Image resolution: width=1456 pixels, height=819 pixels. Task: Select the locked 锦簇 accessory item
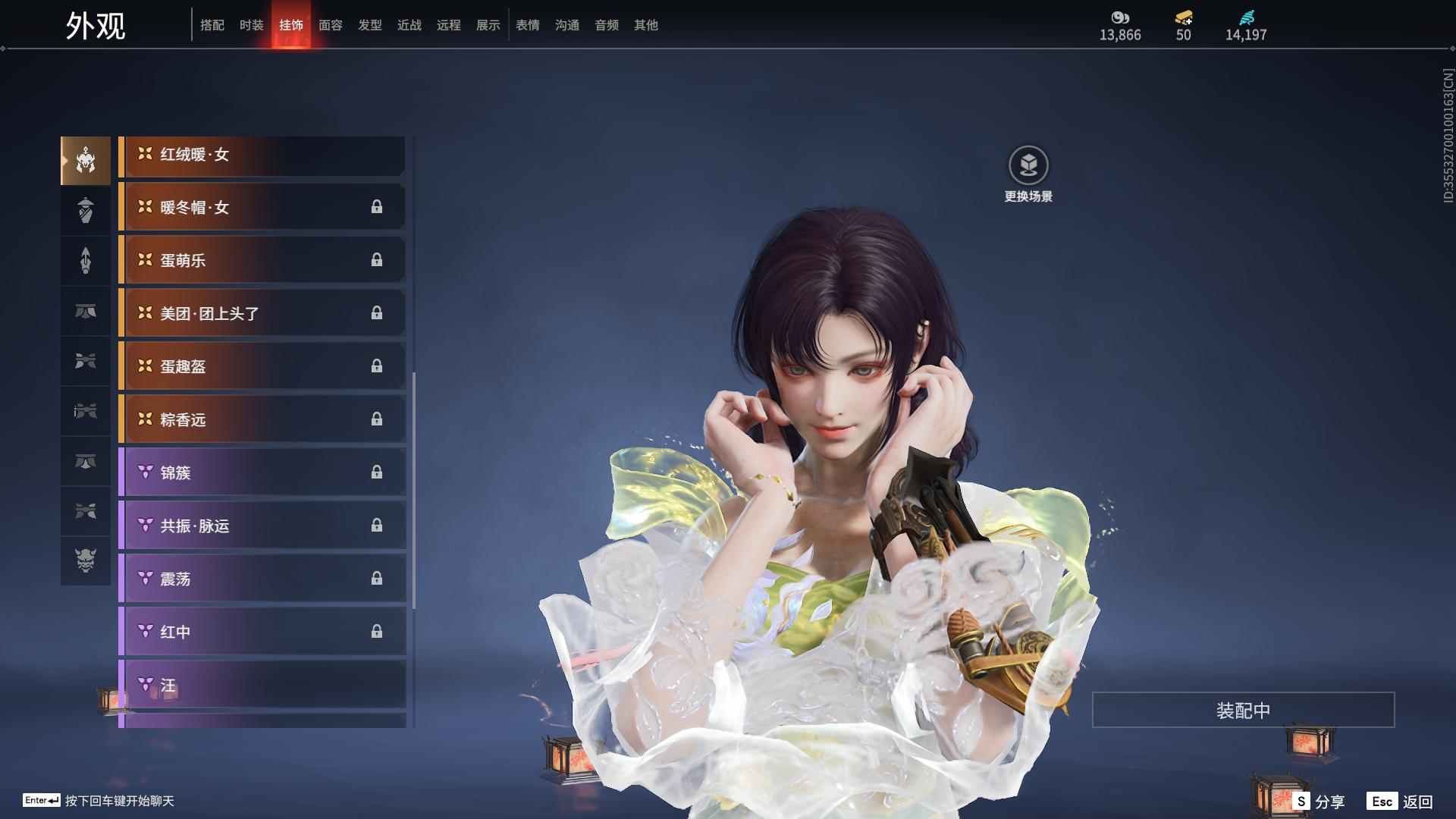[262, 472]
